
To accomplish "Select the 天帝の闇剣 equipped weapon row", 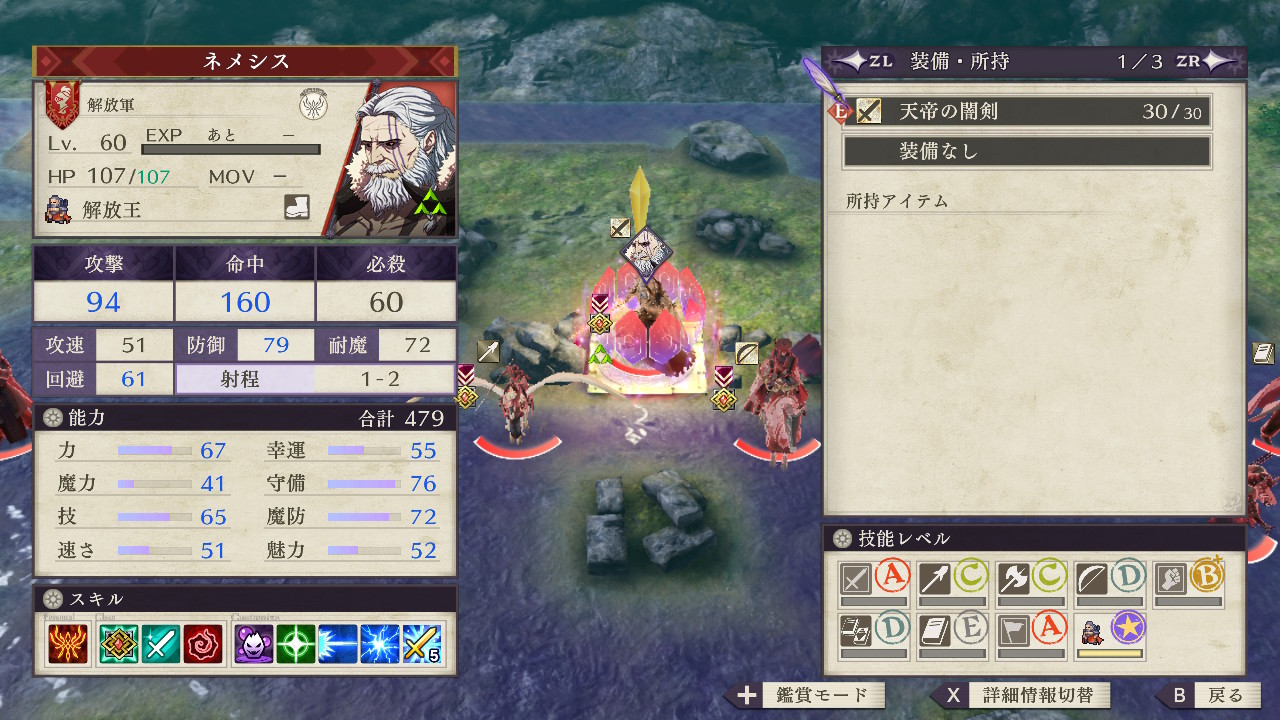I will pyautogui.click(x=1027, y=112).
